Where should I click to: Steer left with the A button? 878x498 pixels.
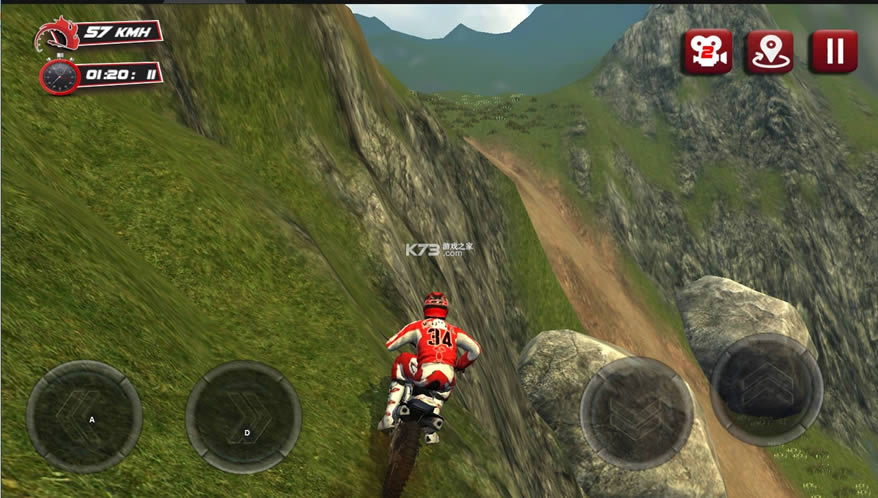pyautogui.click(x=84, y=417)
